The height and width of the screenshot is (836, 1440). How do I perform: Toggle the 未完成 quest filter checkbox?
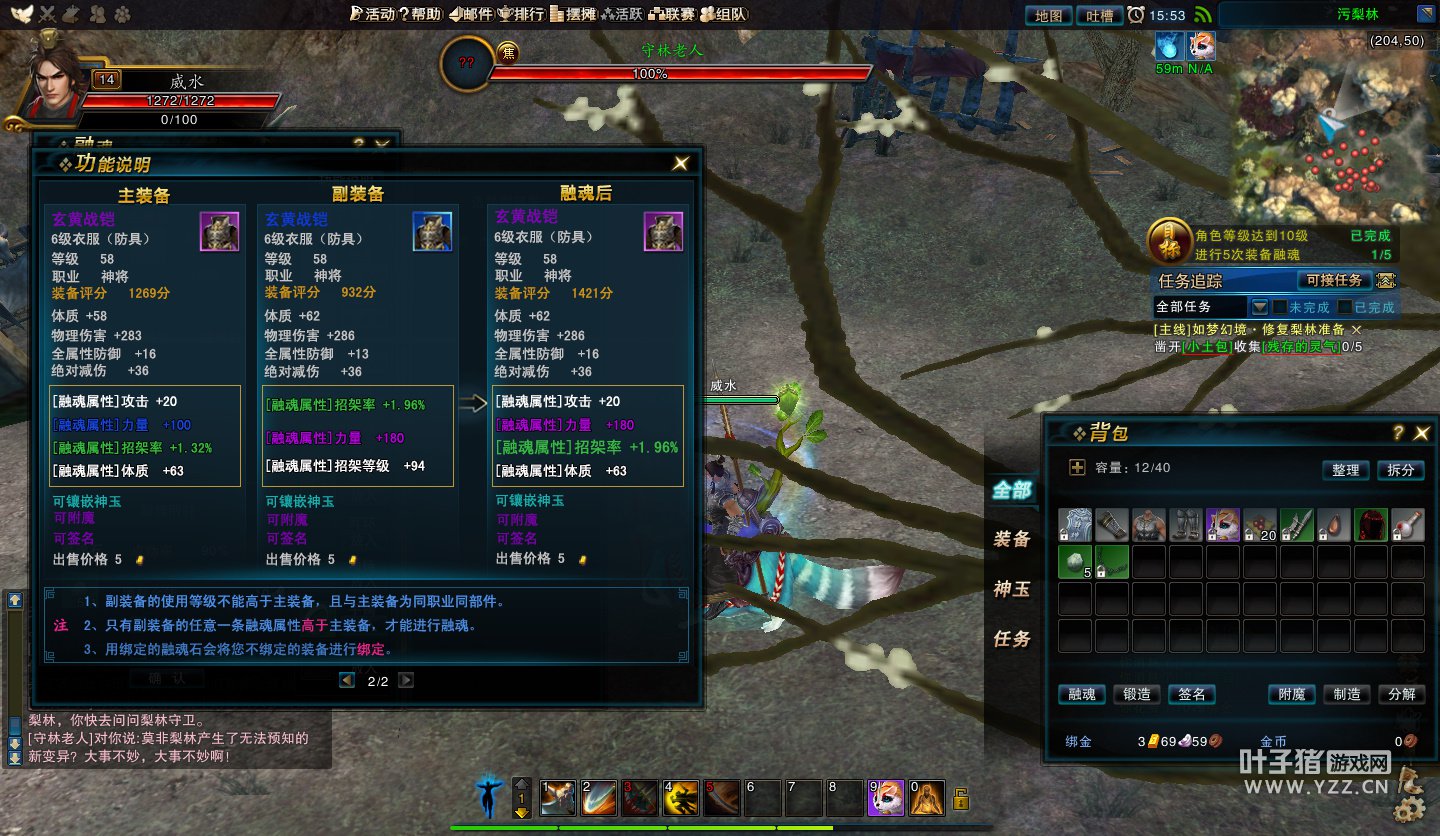click(1279, 307)
